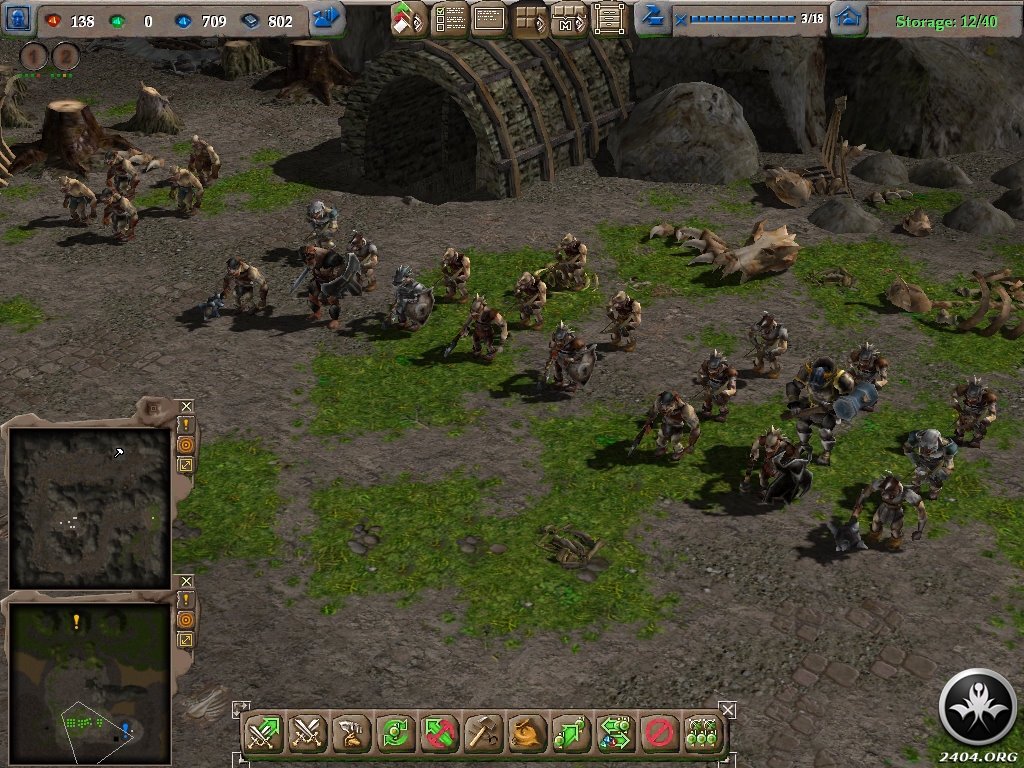Click the dark cave minimap
Viewport: 1024px width, 768px height.
coord(89,507)
